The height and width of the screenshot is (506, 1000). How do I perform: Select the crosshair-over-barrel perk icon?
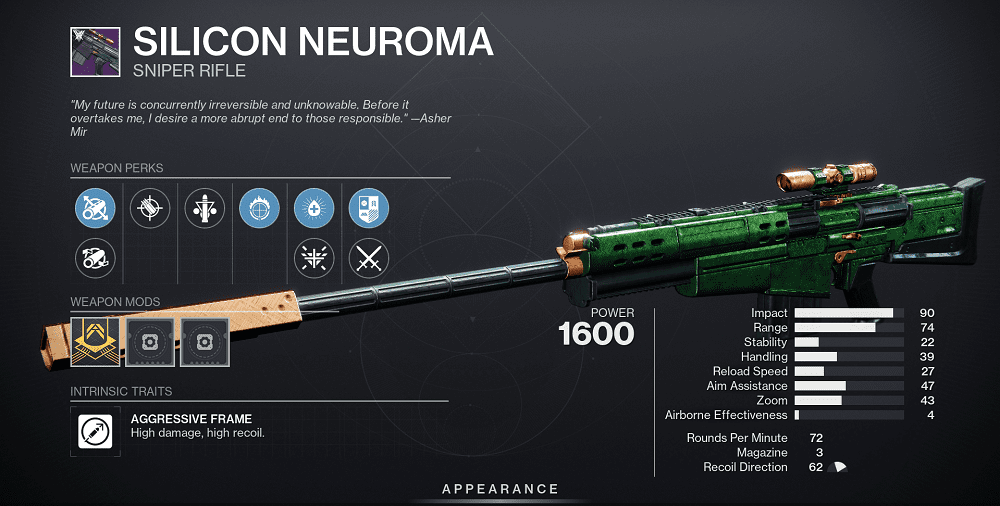[150, 208]
